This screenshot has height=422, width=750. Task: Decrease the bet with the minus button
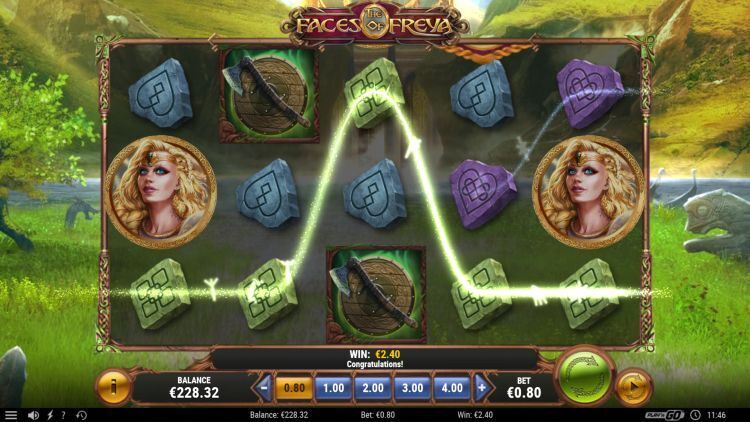coord(264,387)
